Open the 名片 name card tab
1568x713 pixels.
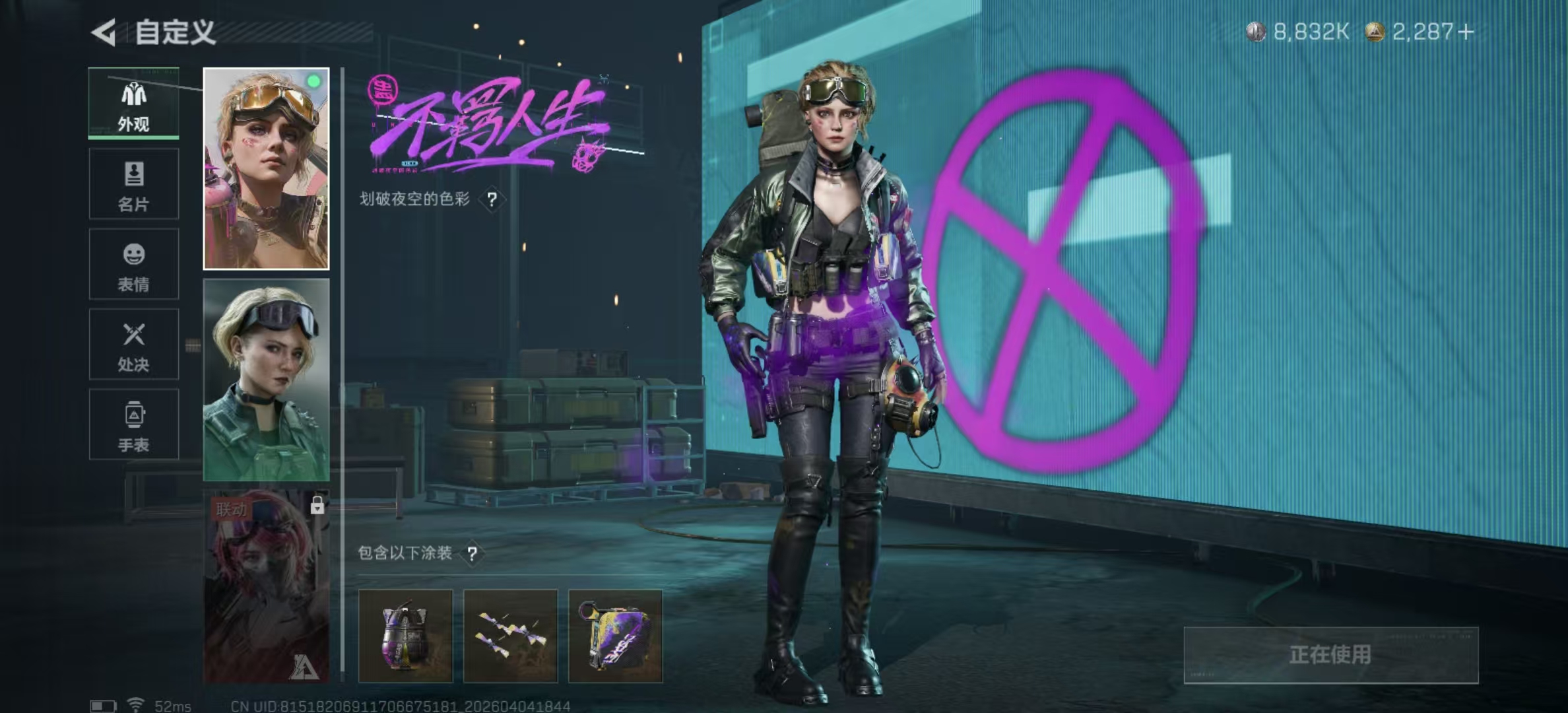point(134,184)
